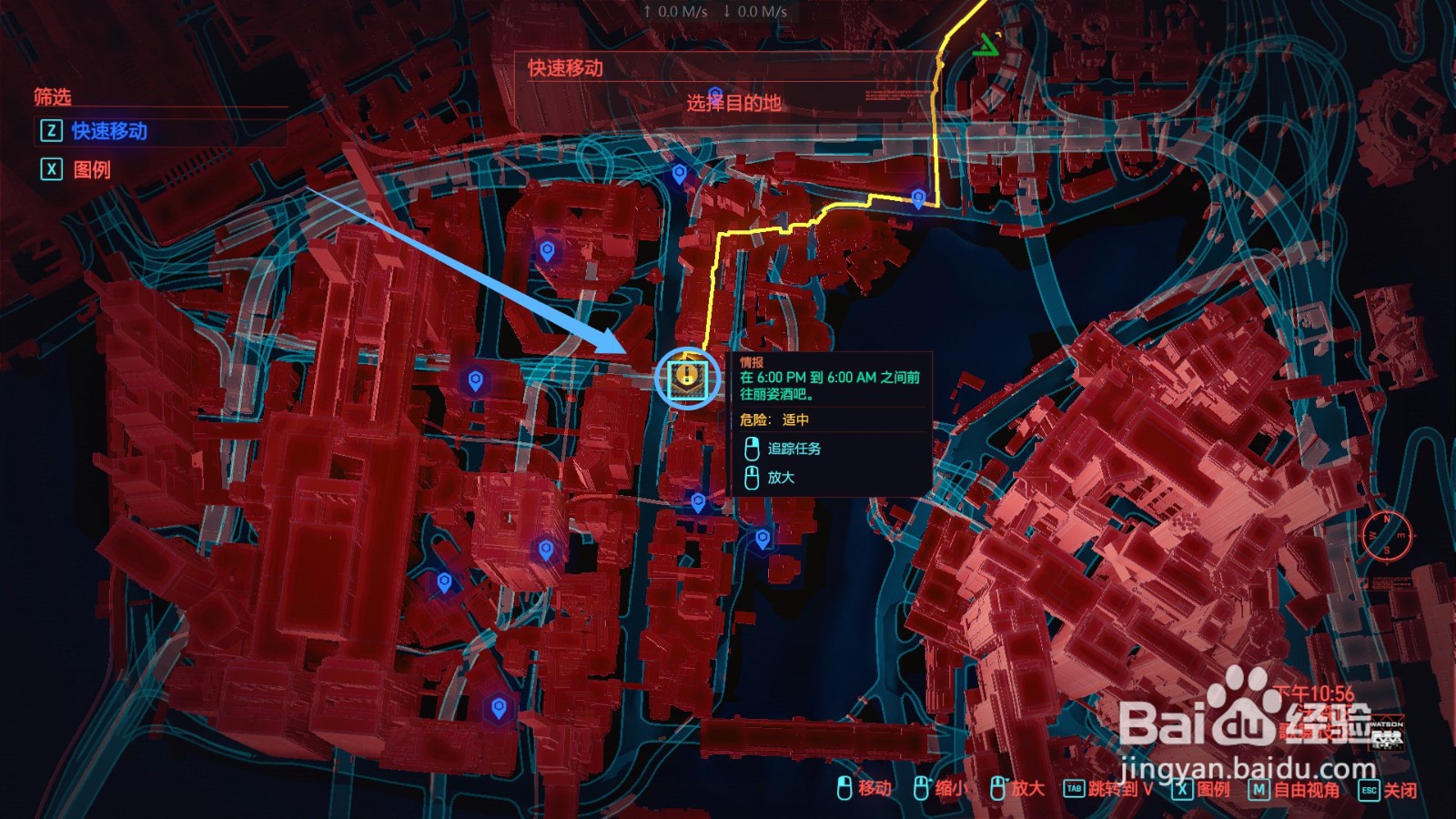The height and width of the screenshot is (819, 1456).
Task: Select the highlighted yellow quest marker
Action: (x=687, y=376)
